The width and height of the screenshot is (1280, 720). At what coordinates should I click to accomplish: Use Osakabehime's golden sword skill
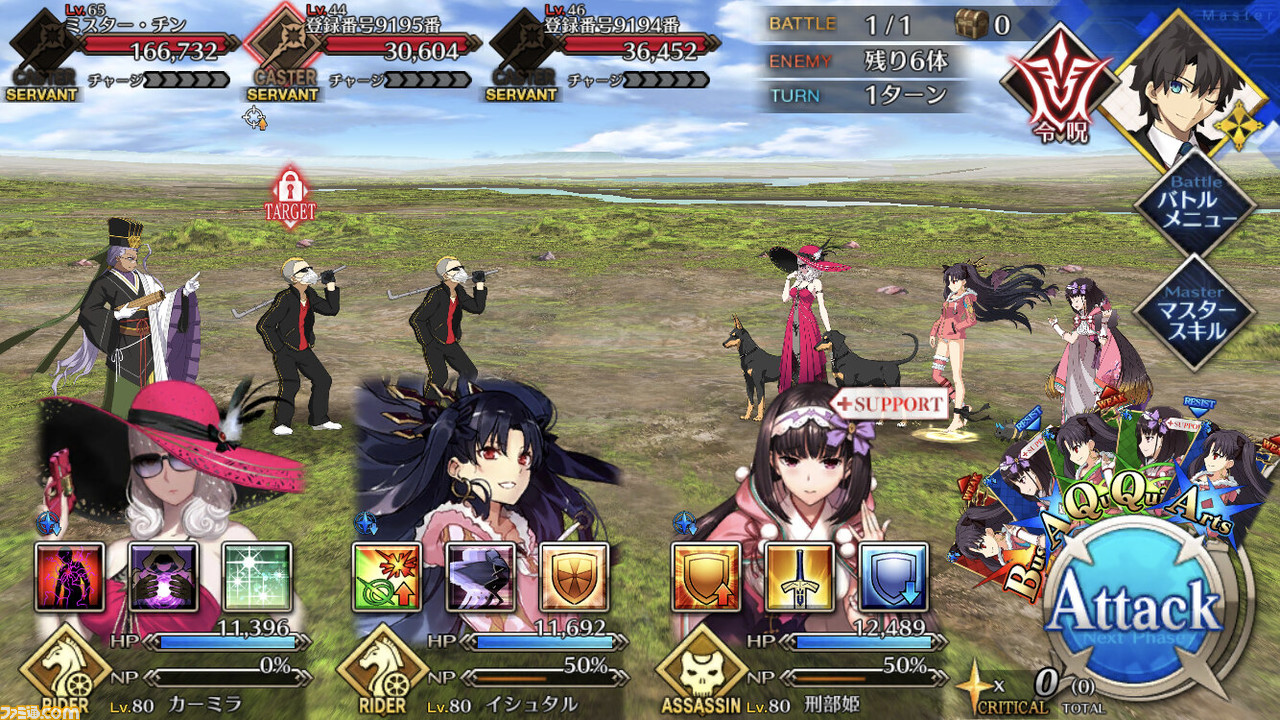pos(800,577)
